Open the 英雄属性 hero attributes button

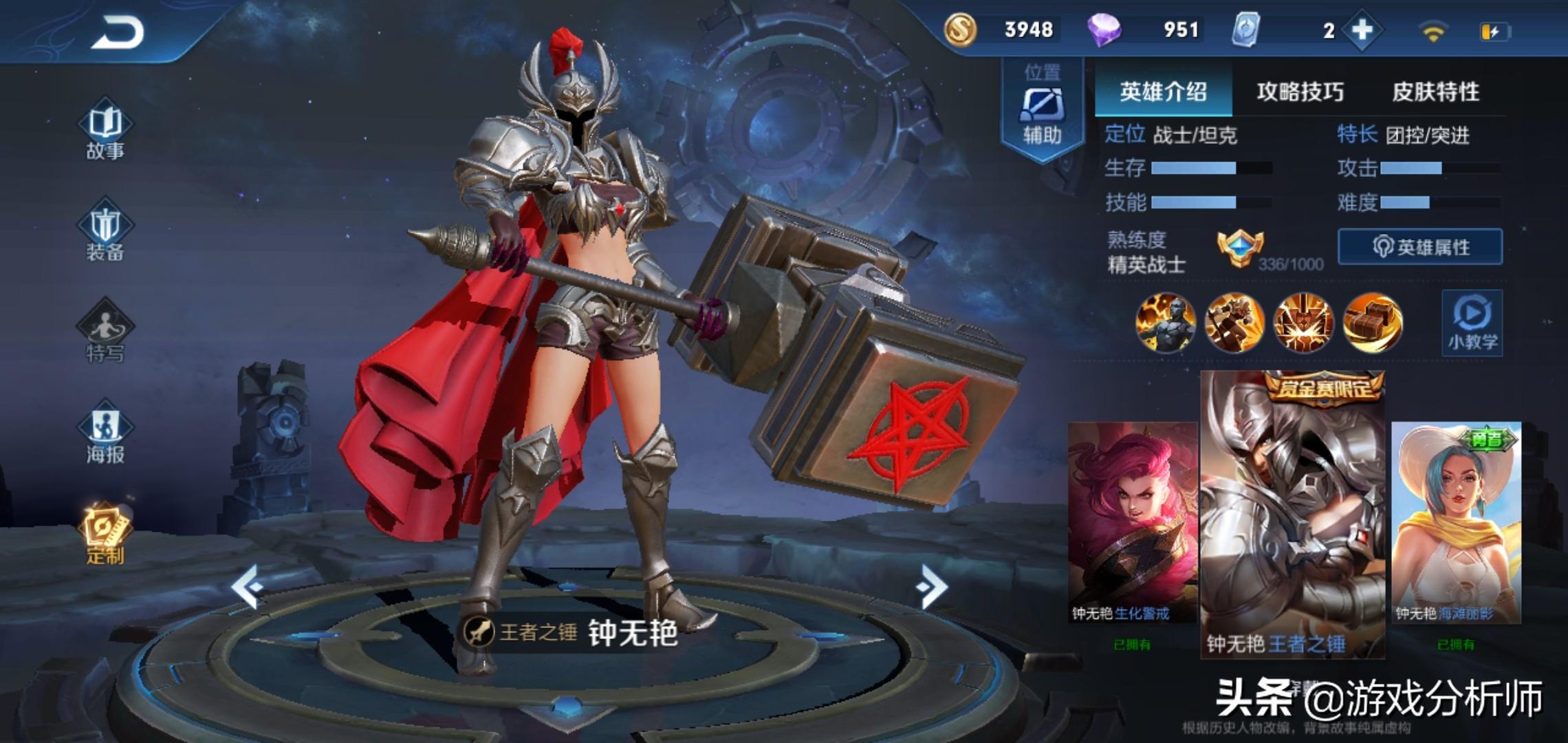[1419, 247]
